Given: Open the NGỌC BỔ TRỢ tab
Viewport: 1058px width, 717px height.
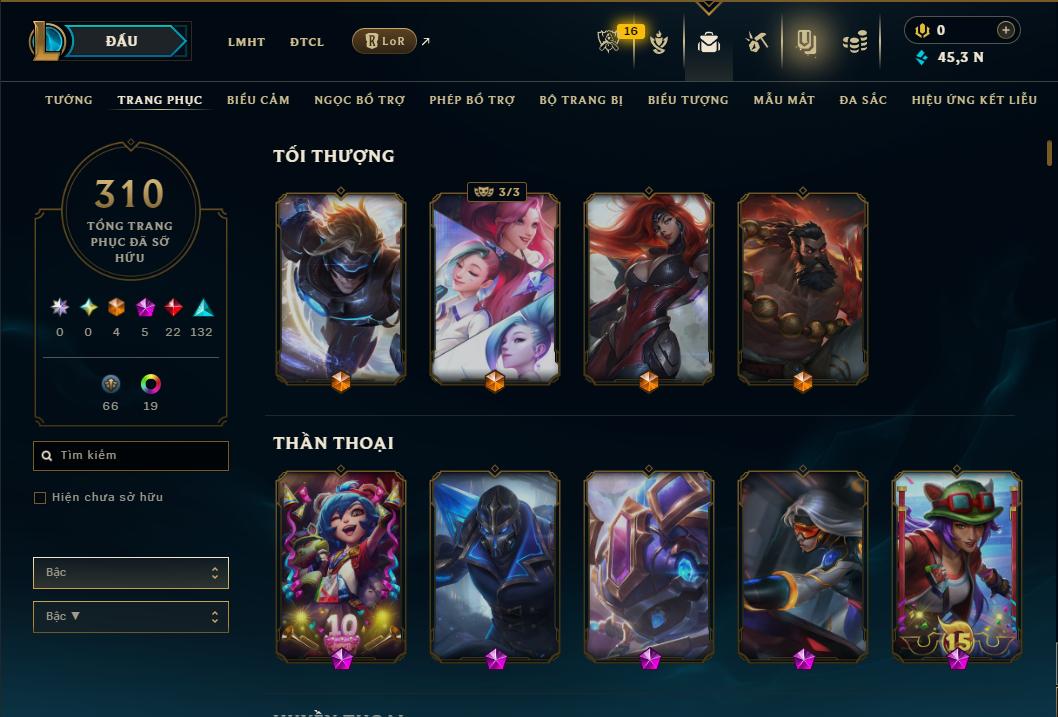Looking at the screenshot, I should 359,100.
